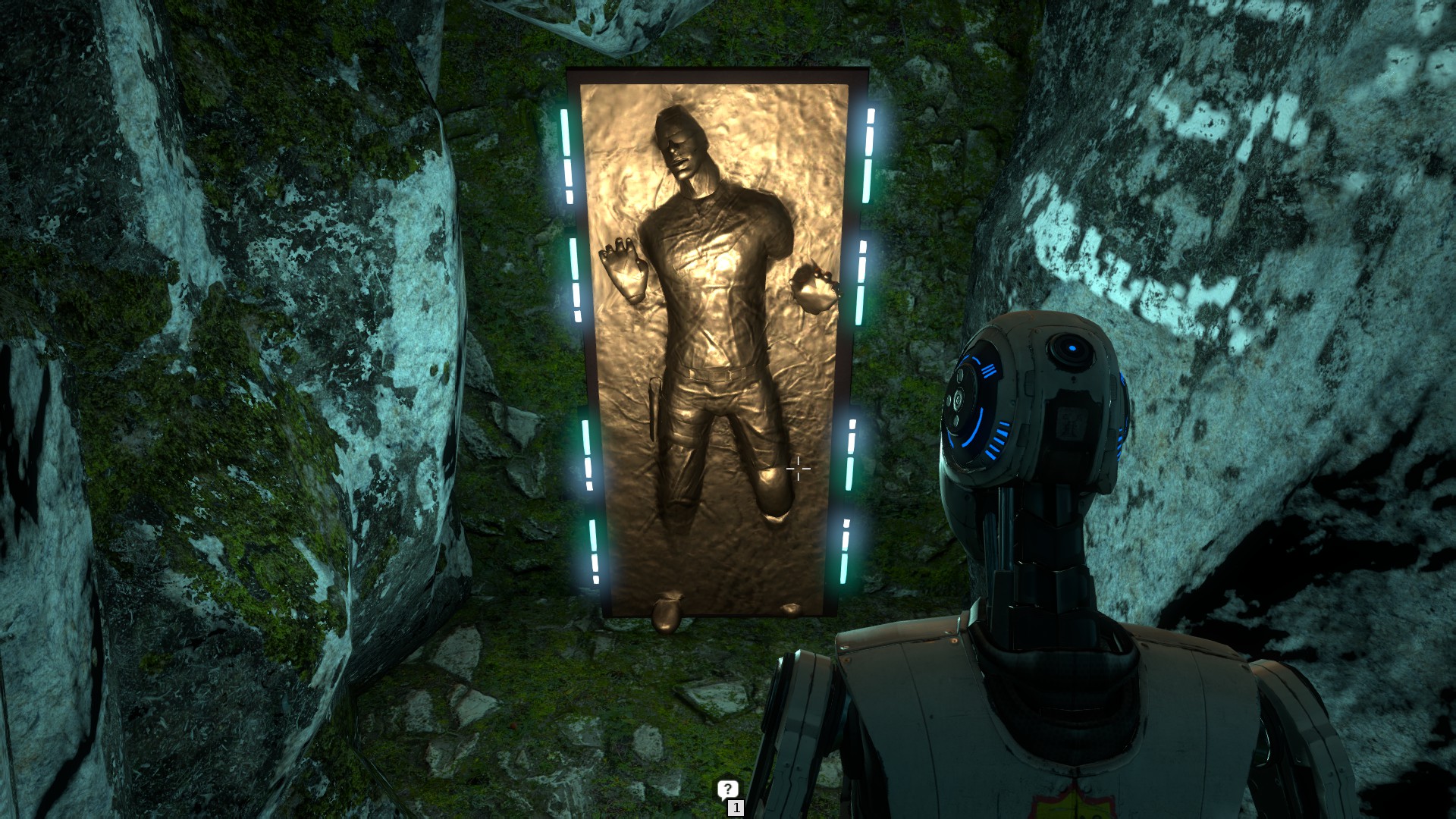Toggle the bottom-right teal light segment

846,550
